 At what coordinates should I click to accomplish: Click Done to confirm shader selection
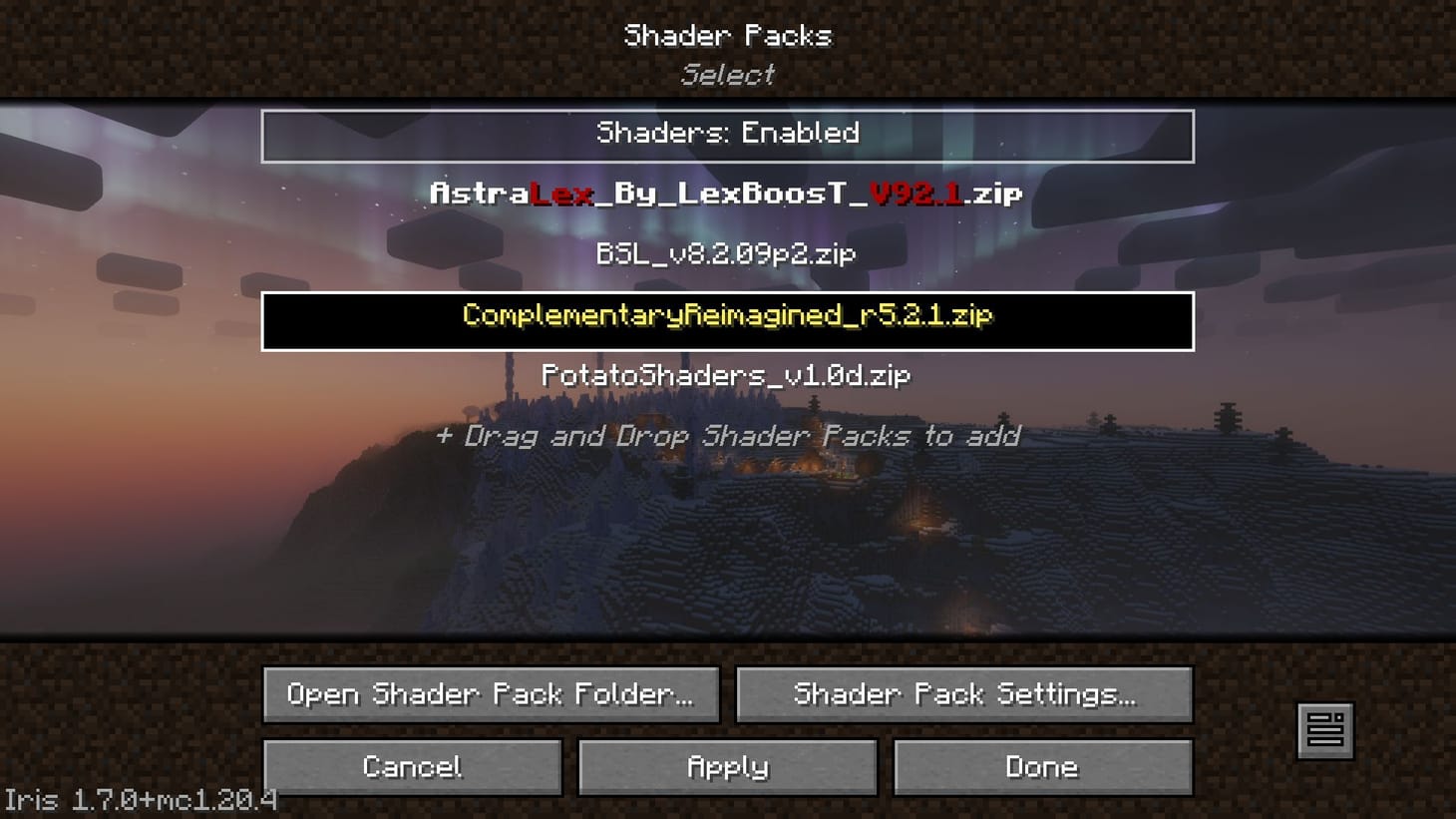[1042, 767]
